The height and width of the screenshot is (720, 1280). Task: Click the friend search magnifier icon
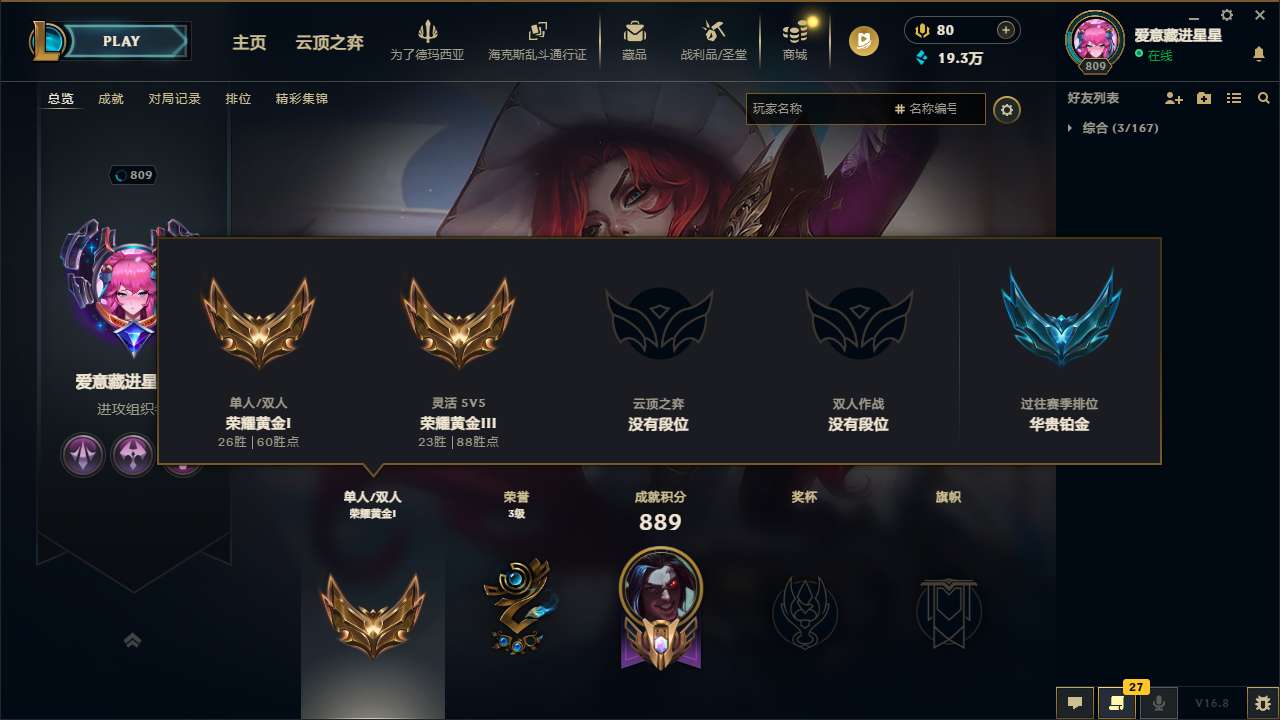pyautogui.click(x=1264, y=98)
